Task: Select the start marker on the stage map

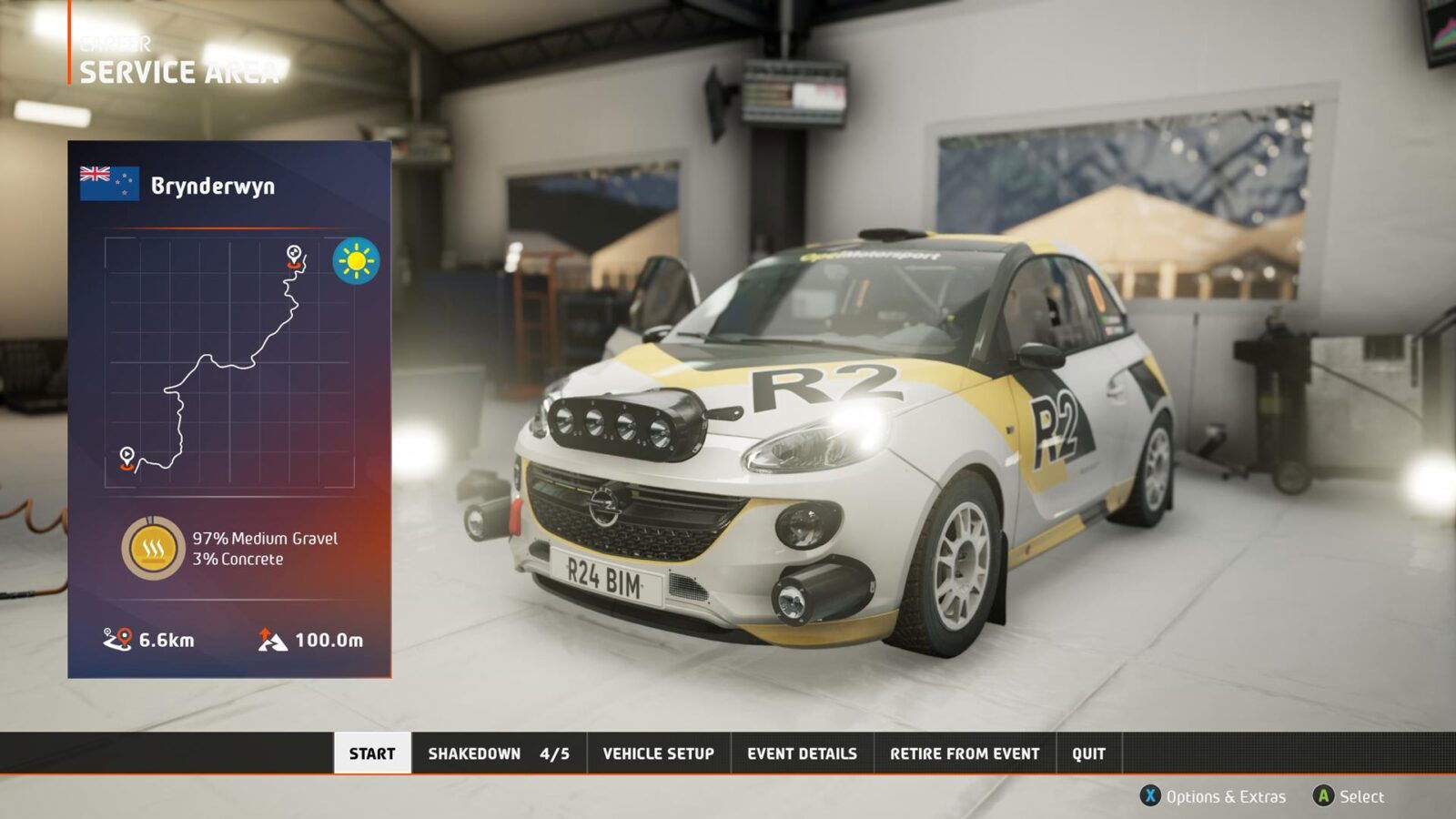Action: click(127, 455)
